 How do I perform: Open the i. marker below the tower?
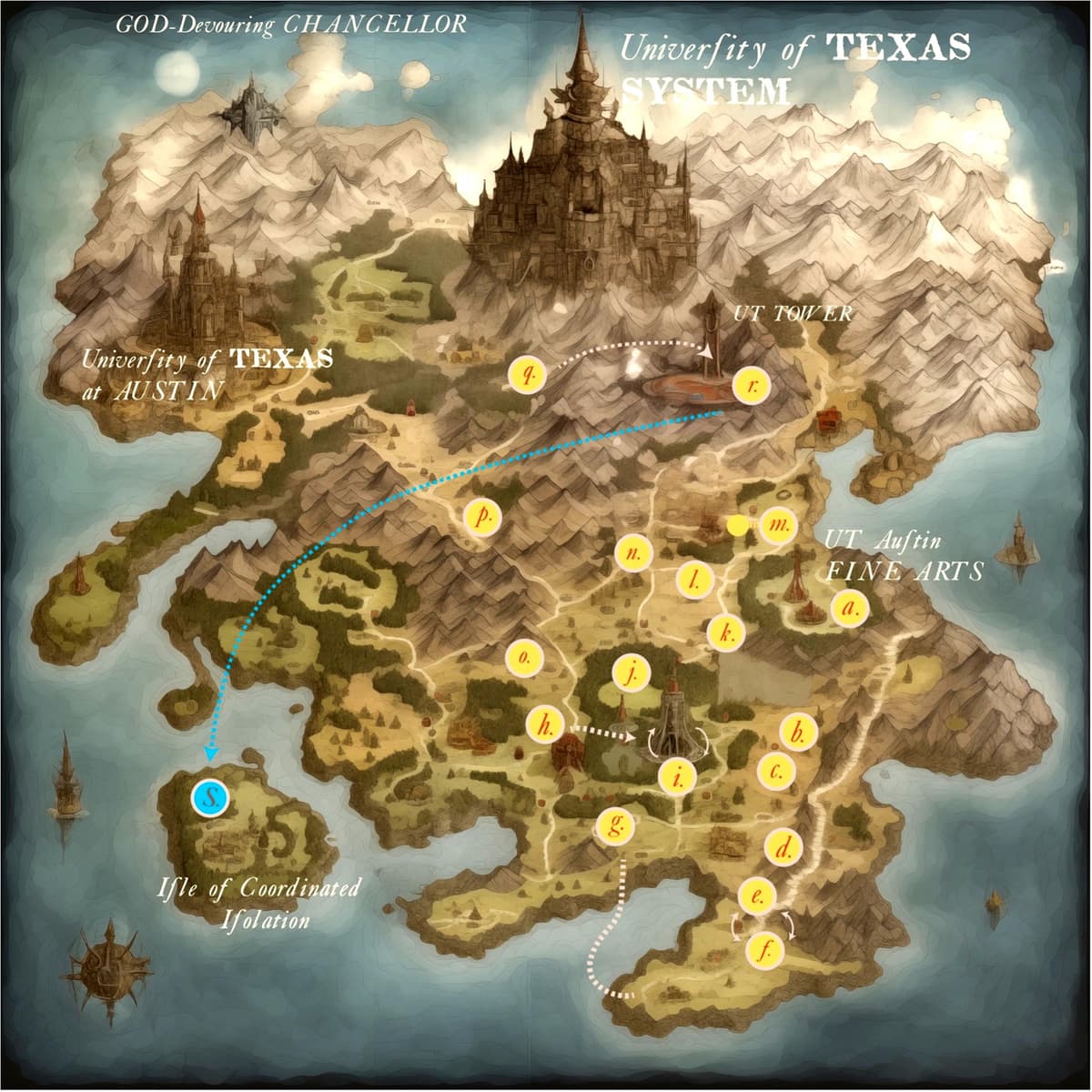(676, 774)
